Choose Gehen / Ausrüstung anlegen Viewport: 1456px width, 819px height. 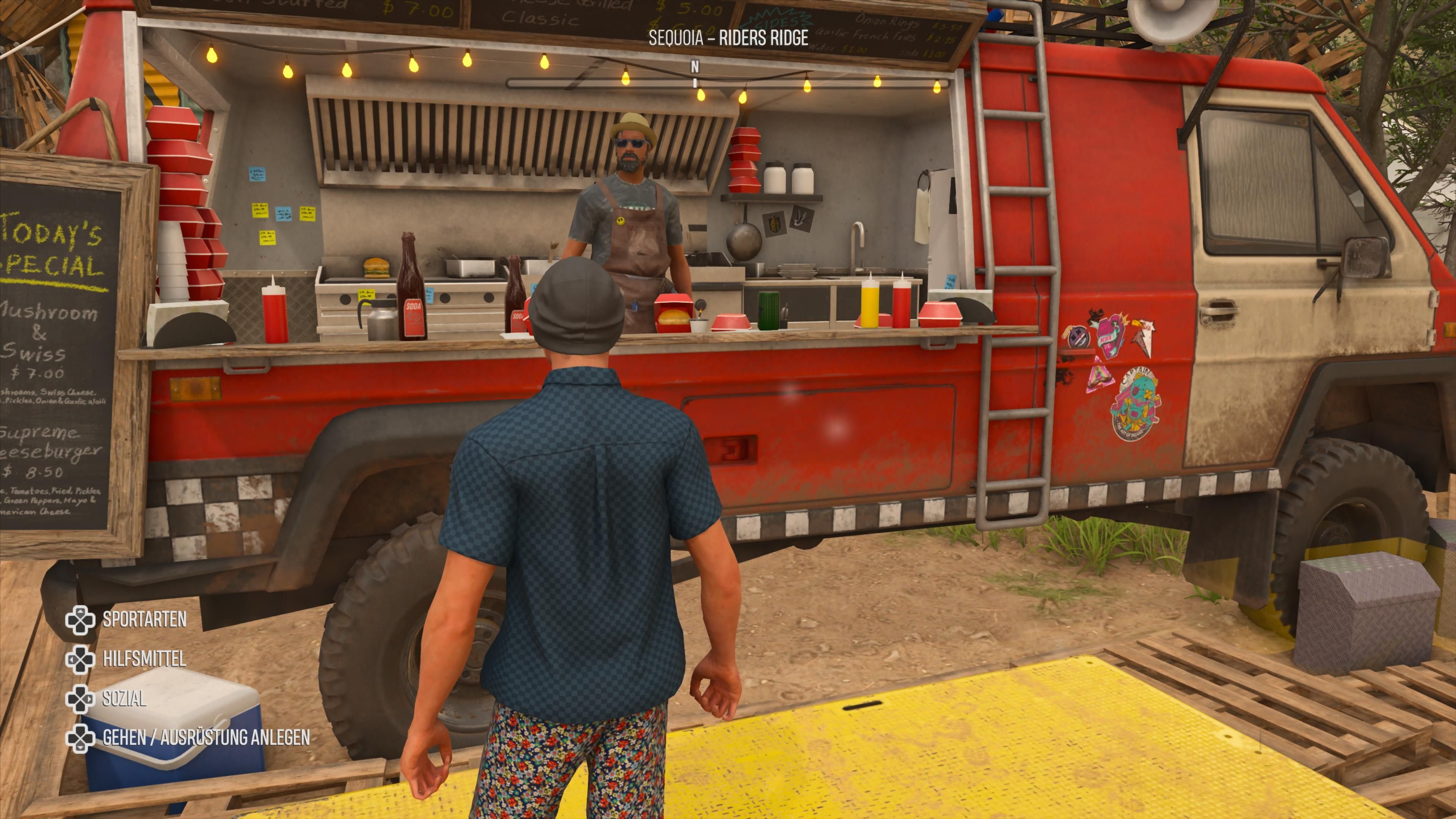pyautogui.click(x=206, y=737)
